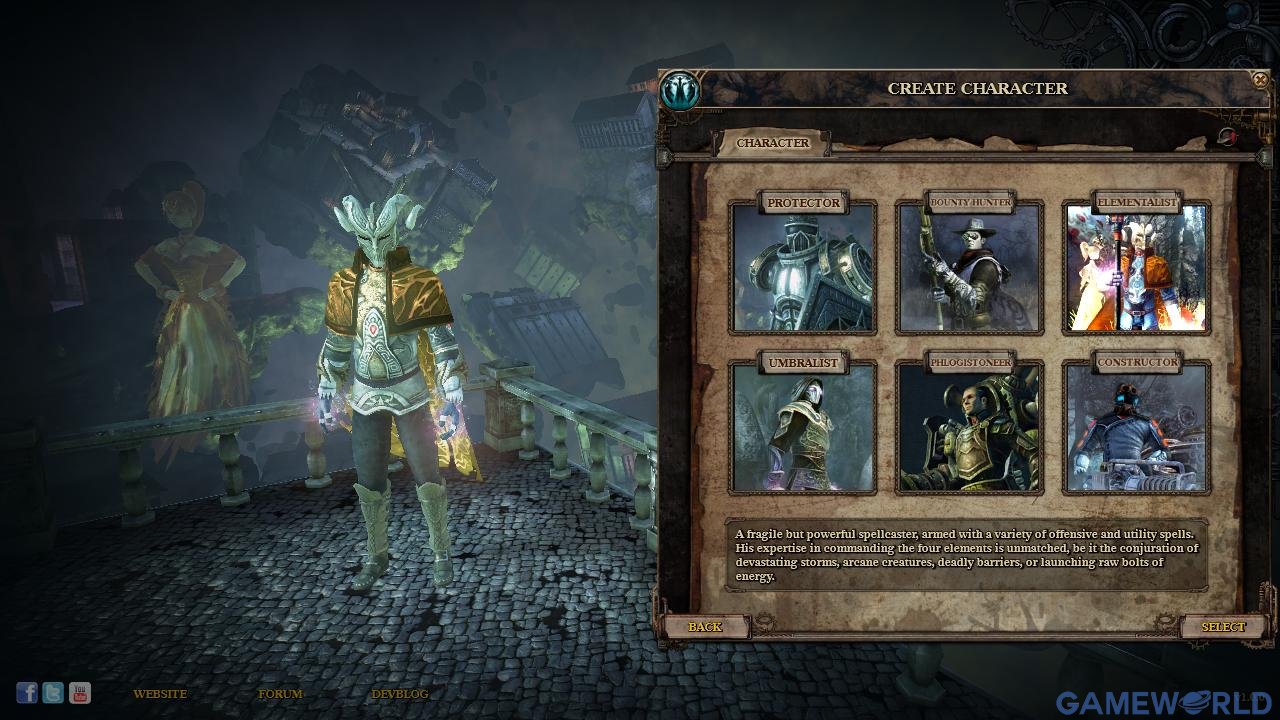Pick the Elementalist class portrait
Image resolution: width=1280 pixels, height=720 pixels.
pyautogui.click(x=1136, y=268)
